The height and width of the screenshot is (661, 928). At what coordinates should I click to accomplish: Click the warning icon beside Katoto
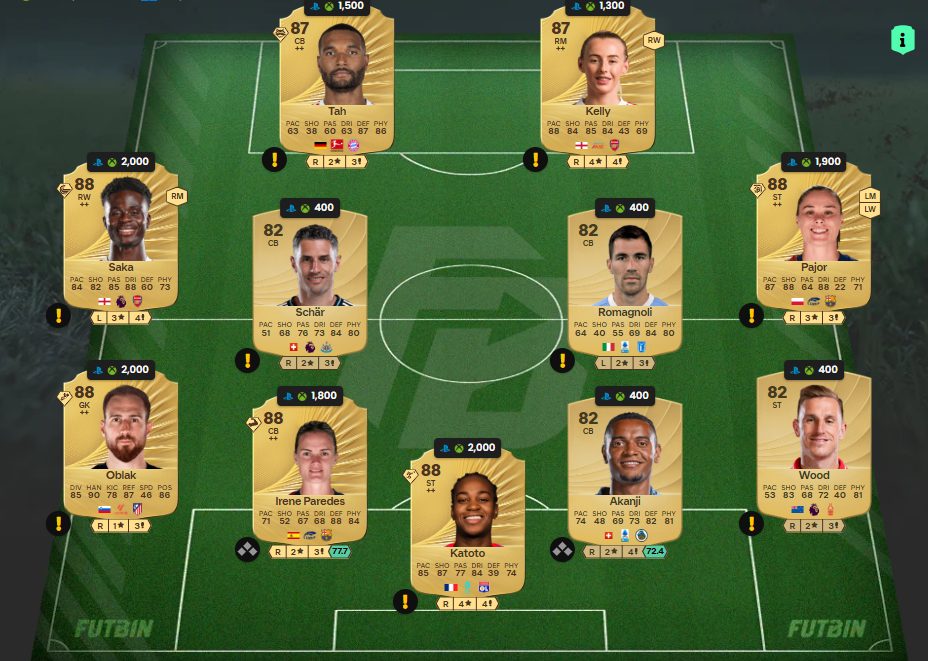(404, 601)
